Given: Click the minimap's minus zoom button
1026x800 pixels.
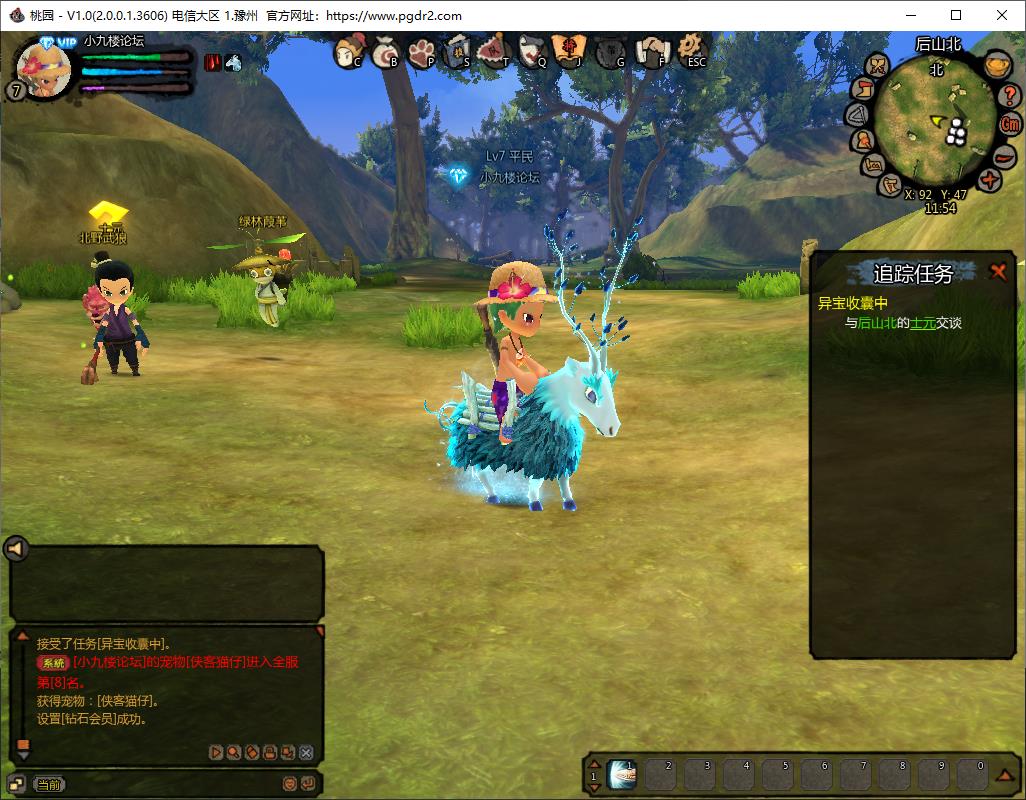Looking at the screenshot, I should pos(1003,156).
